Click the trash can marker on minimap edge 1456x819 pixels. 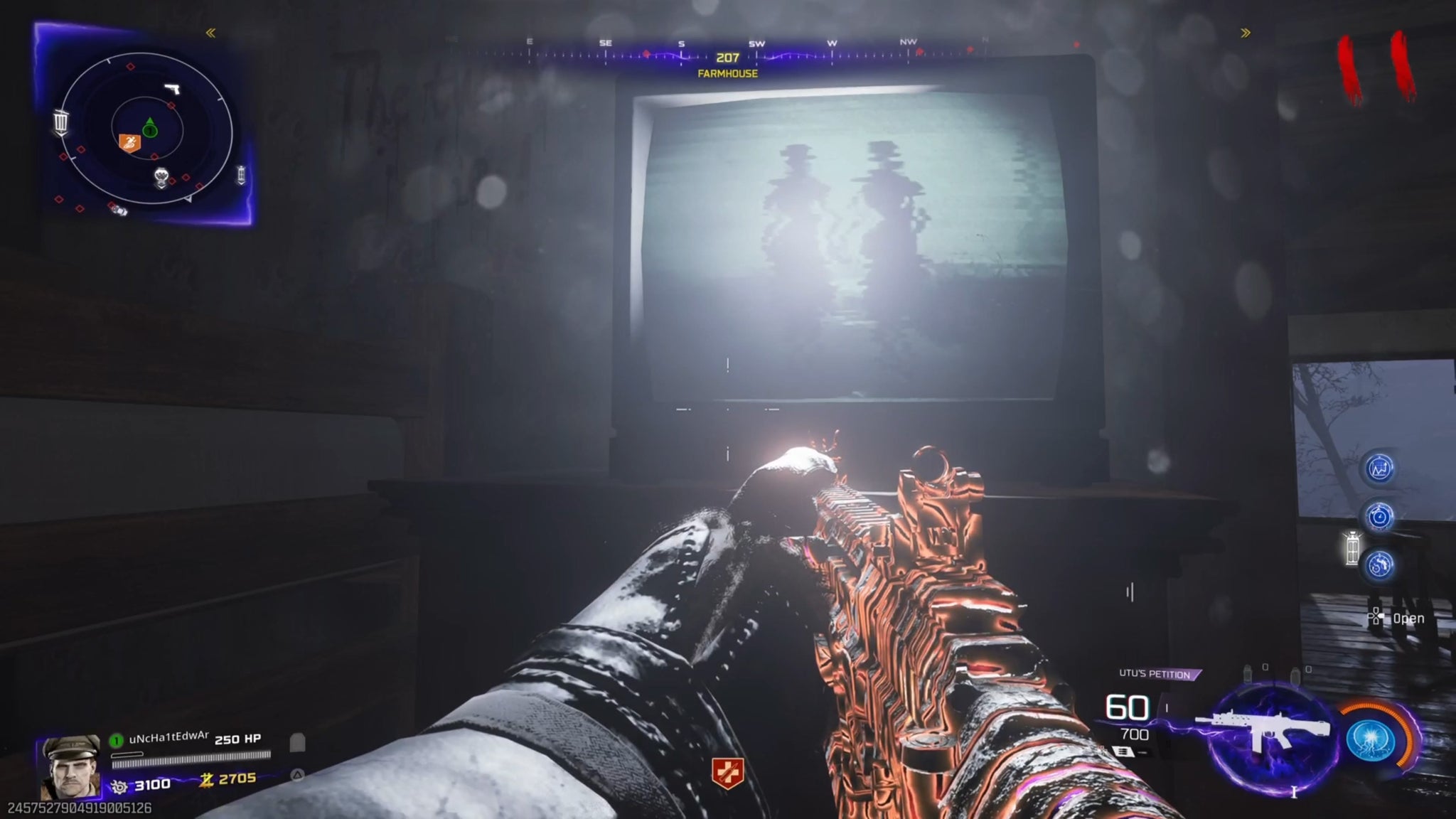(61, 122)
